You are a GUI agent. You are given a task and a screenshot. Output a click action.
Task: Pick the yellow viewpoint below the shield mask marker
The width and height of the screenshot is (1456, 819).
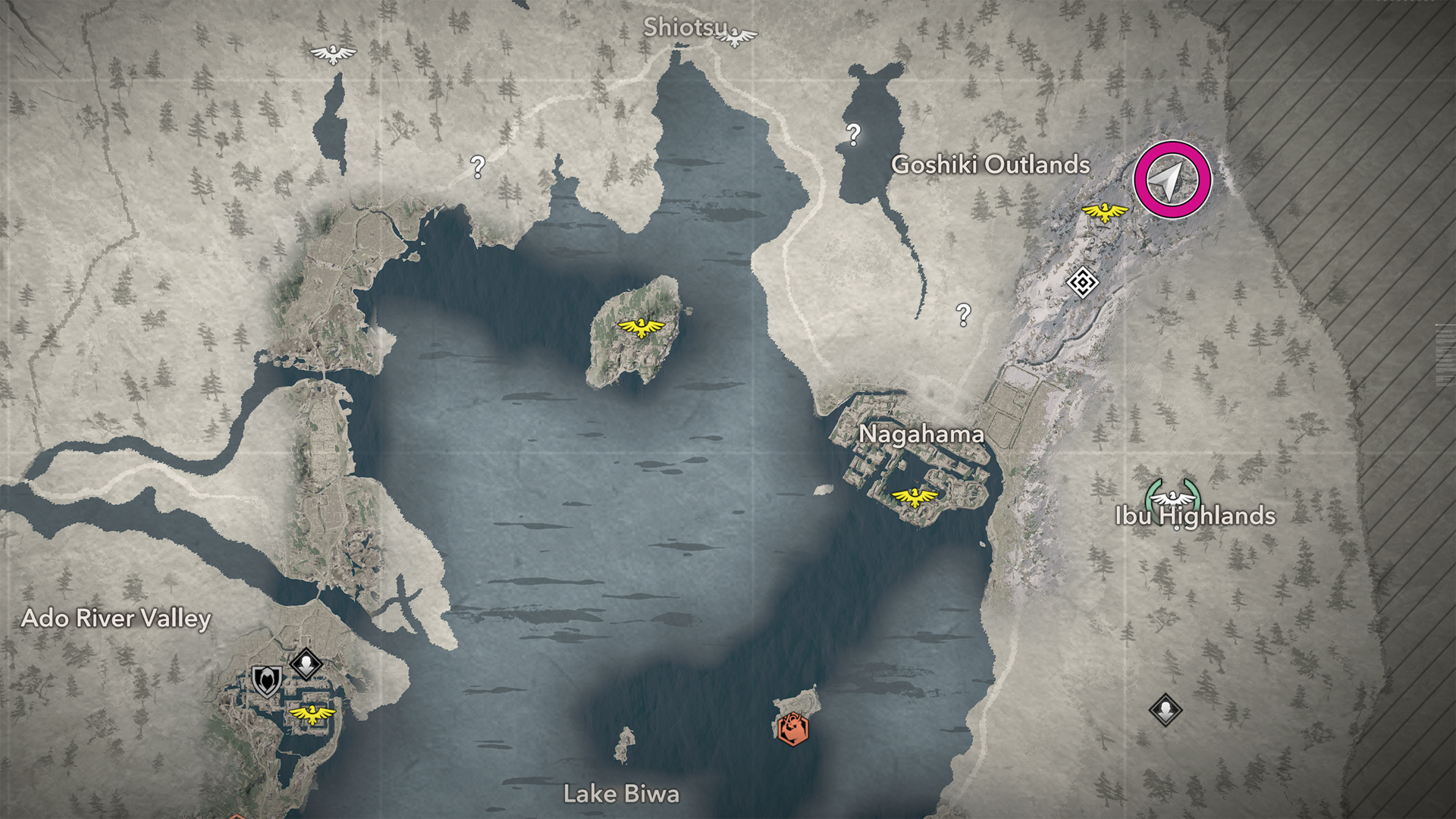click(x=312, y=714)
